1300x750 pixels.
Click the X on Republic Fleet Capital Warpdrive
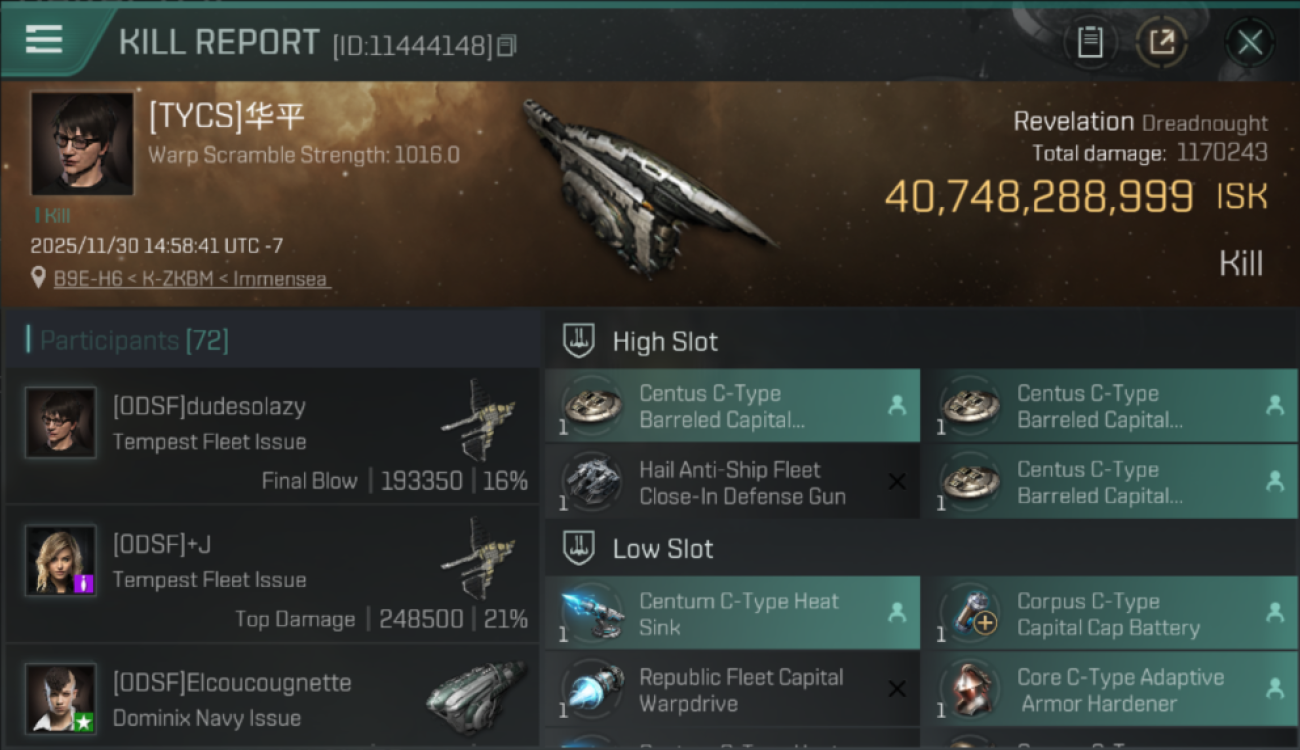[895, 689]
